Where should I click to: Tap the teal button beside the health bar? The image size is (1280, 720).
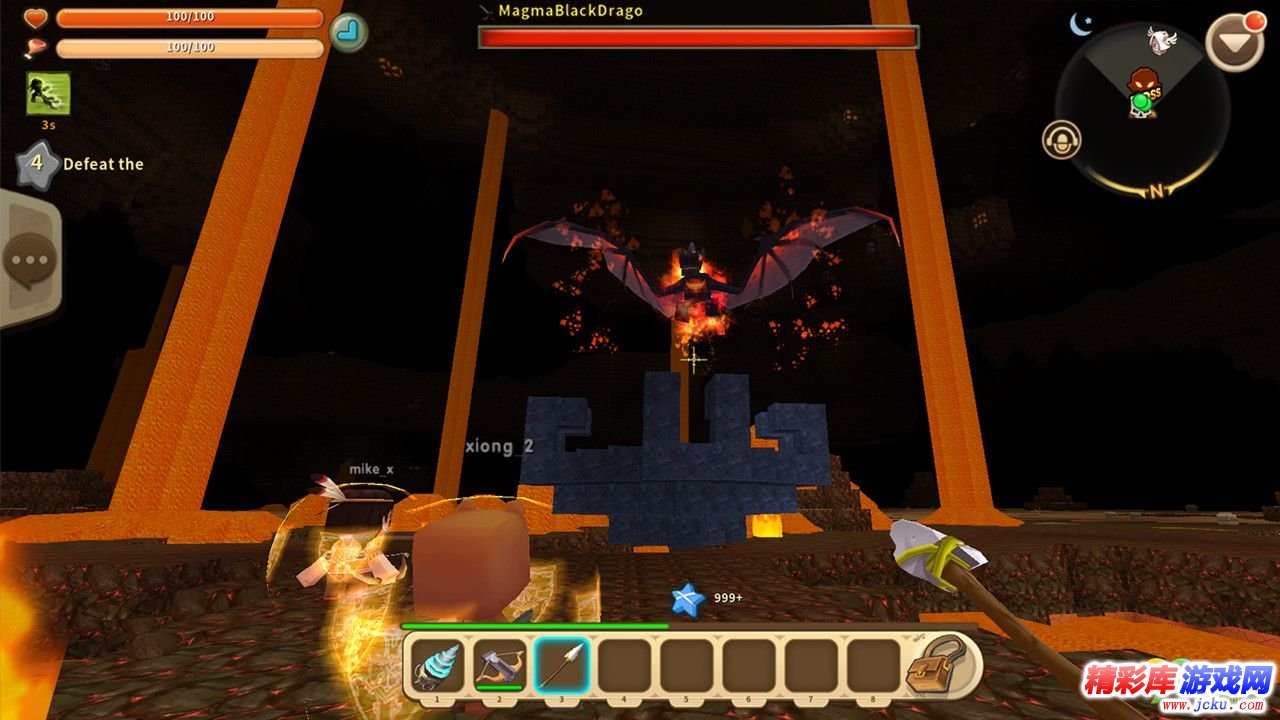[348, 32]
